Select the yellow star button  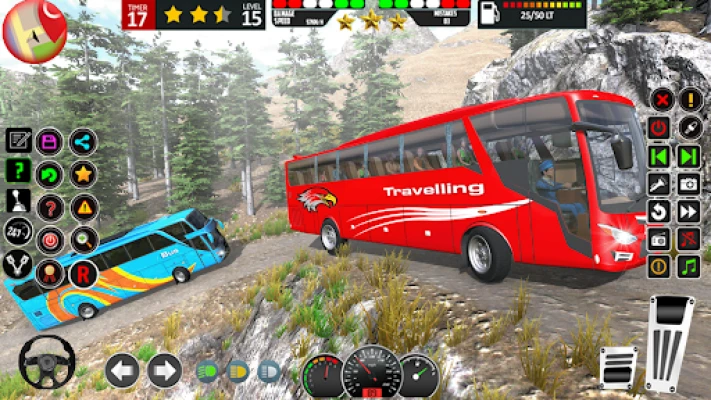[83, 174]
